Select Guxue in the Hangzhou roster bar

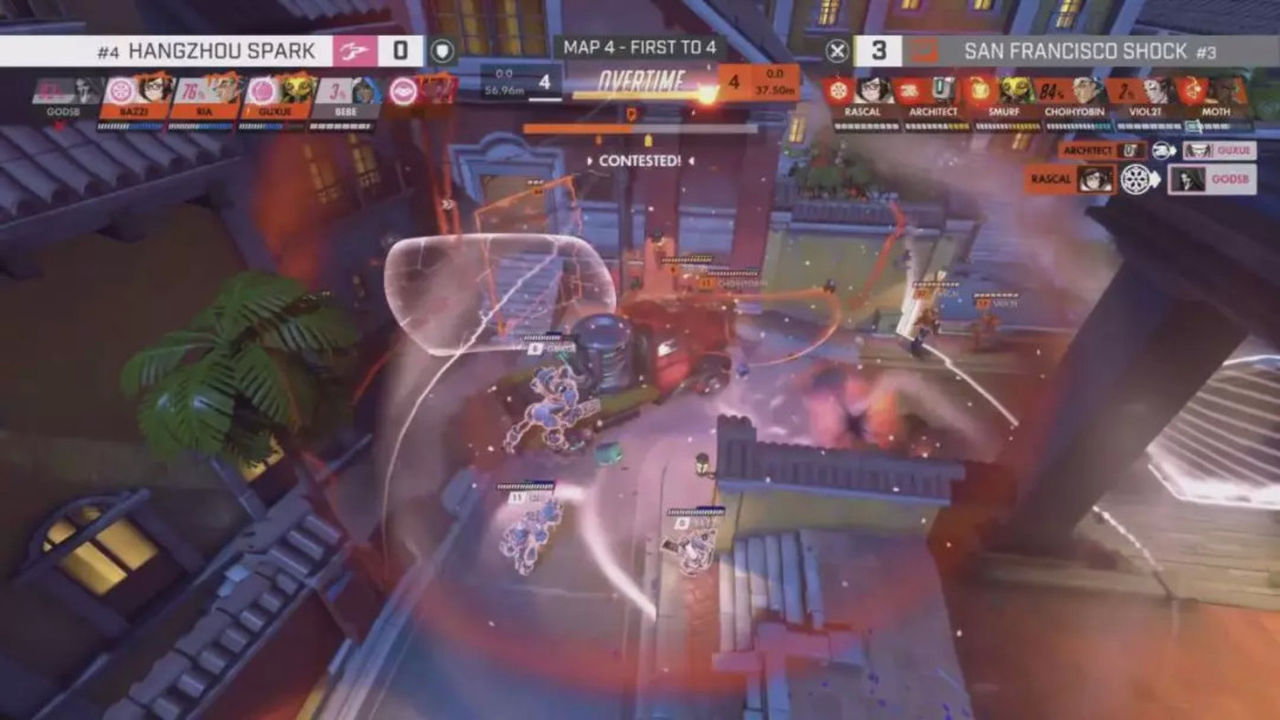click(276, 93)
